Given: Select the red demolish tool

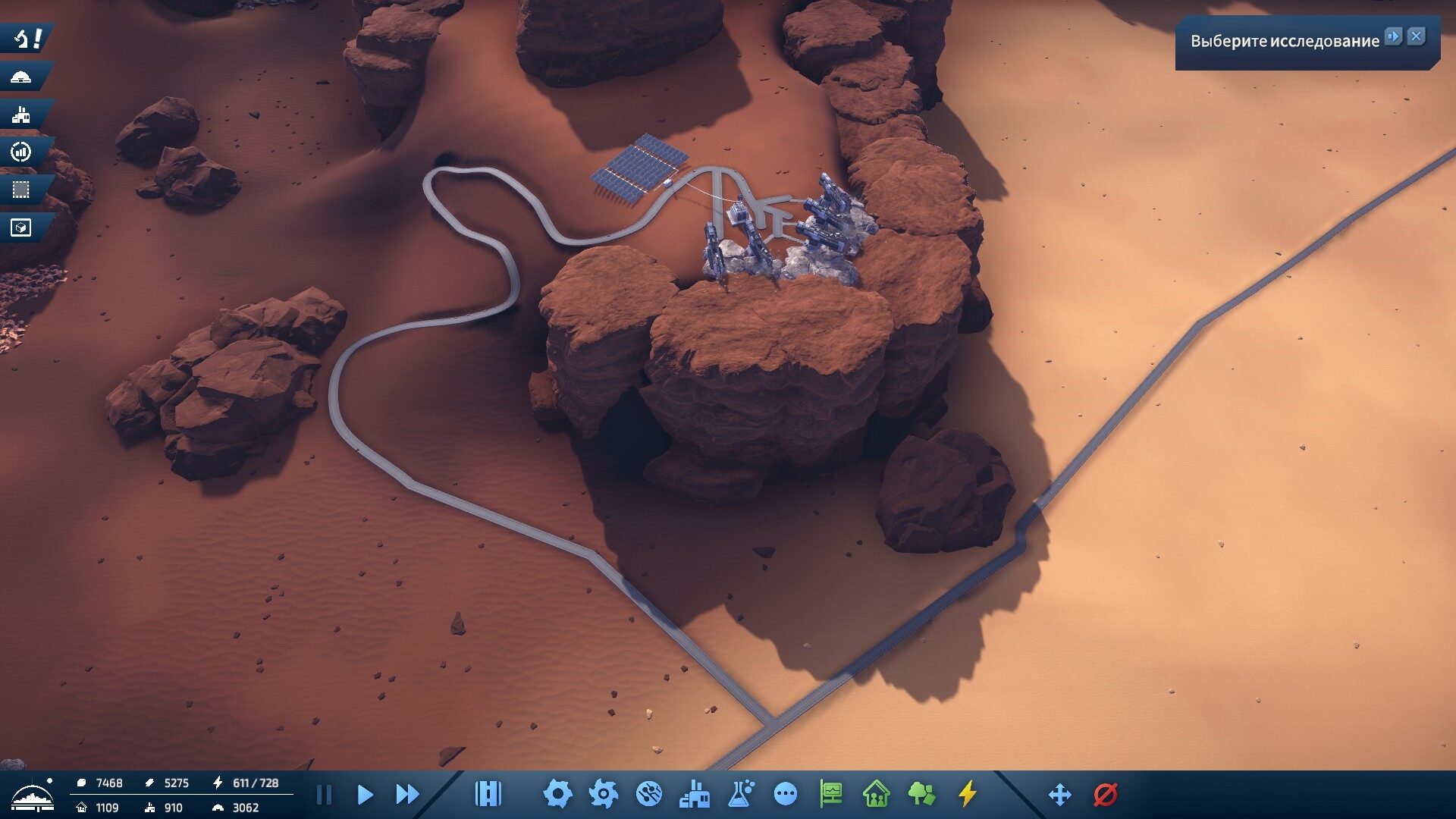Looking at the screenshot, I should pyautogui.click(x=1106, y=795).
